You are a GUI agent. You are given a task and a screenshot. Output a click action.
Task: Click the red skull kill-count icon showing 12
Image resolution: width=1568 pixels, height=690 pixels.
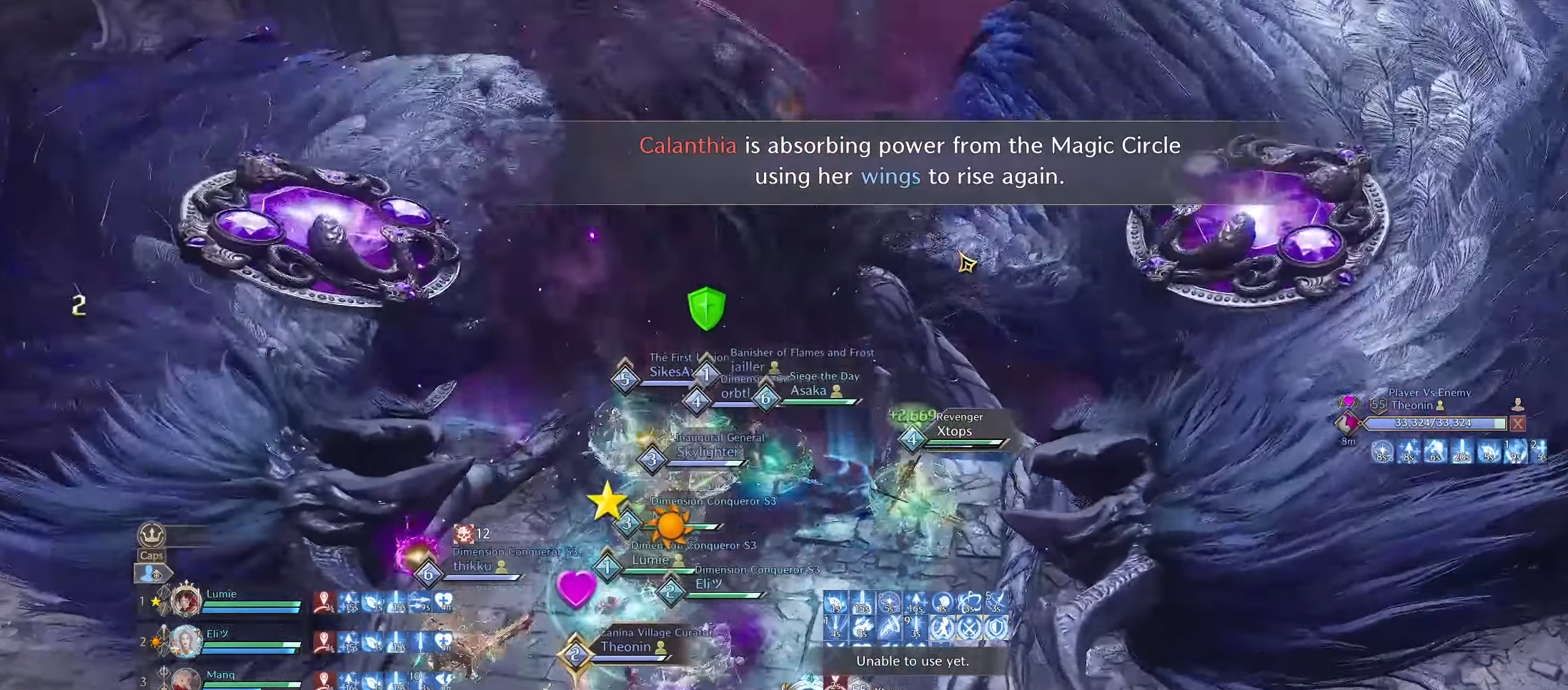coord(463,534)
